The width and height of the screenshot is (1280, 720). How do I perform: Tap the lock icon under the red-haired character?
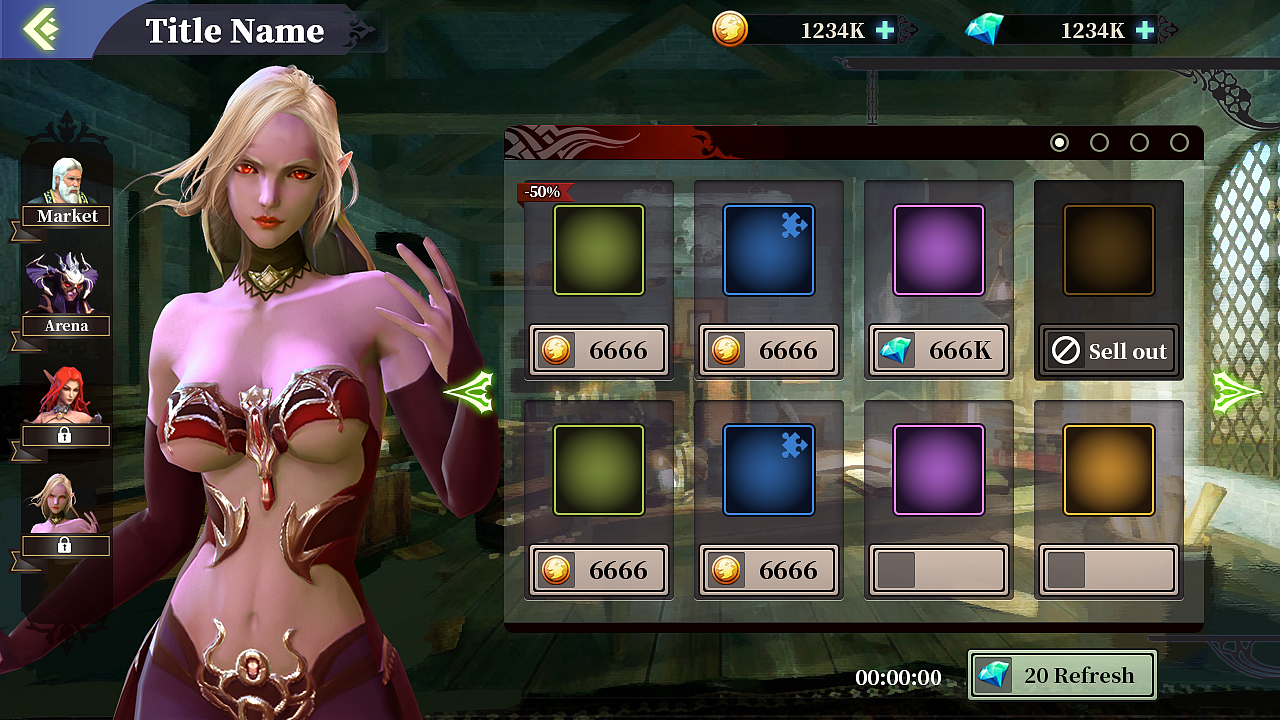[x=65, y=436]
